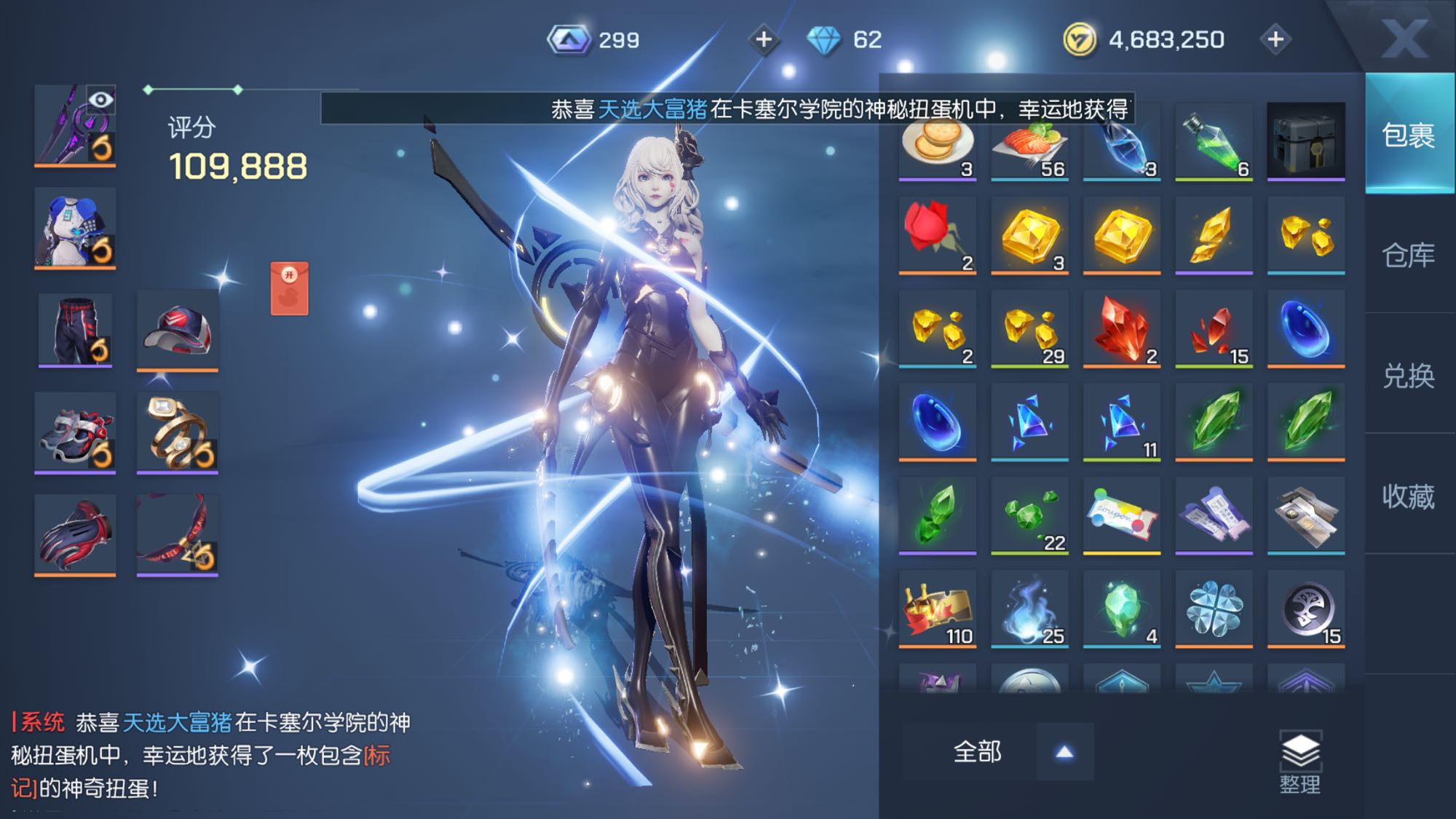The image size is (1456, 819).
Task: Select the red rose item slot
Action: tap(937, 234)
